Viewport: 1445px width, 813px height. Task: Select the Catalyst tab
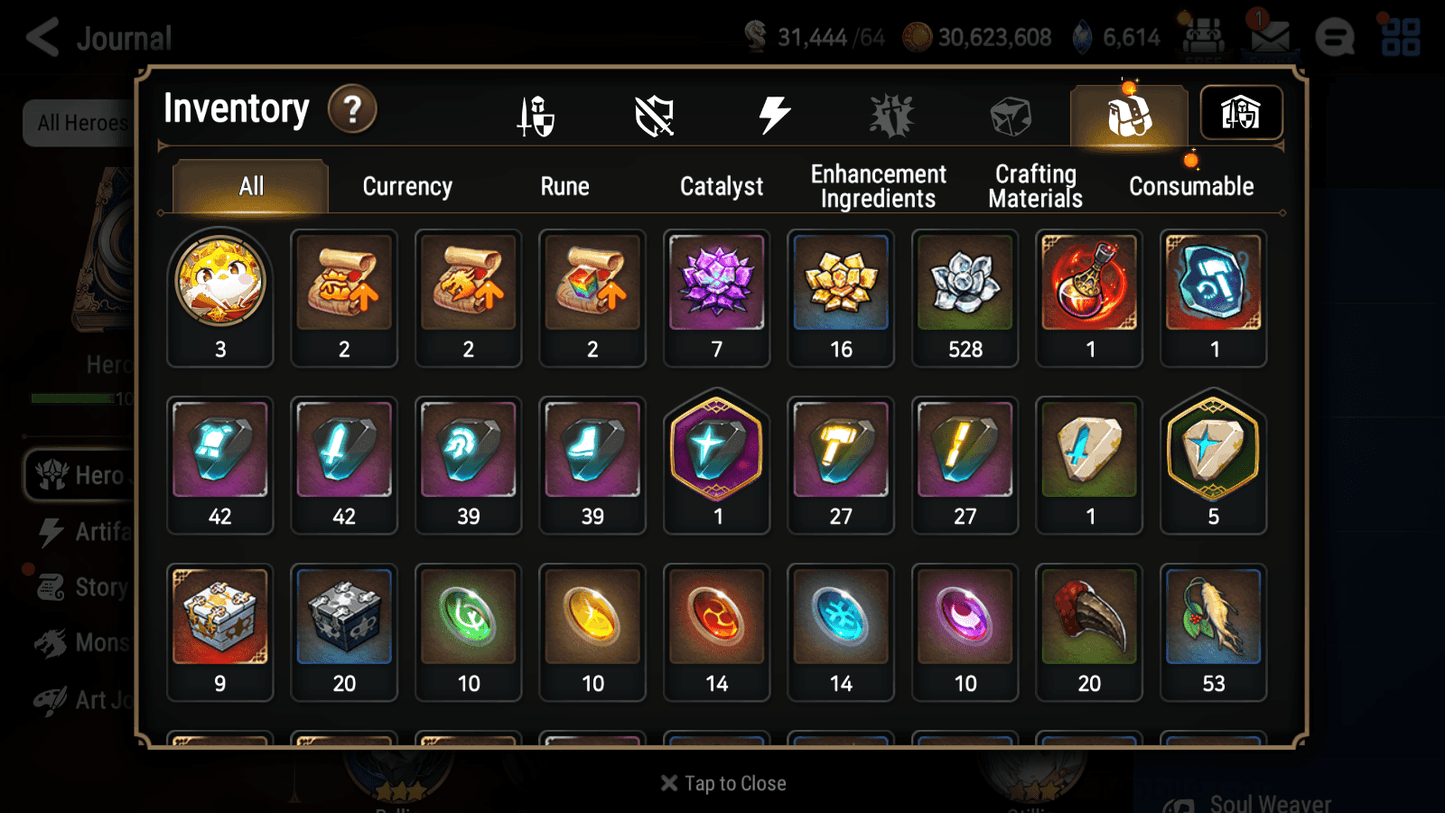click(722, 186)
